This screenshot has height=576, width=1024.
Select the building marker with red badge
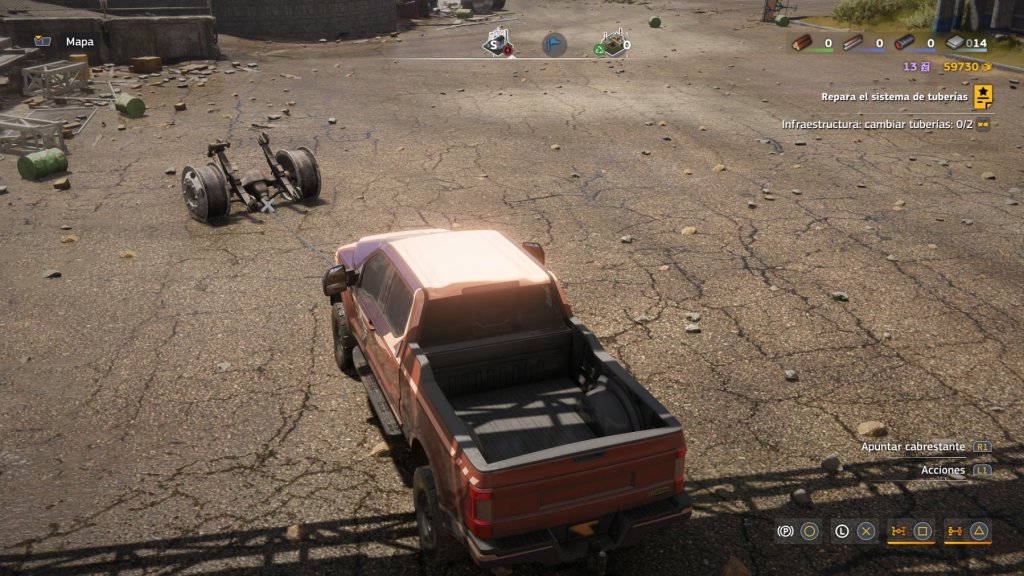[497, 44]
